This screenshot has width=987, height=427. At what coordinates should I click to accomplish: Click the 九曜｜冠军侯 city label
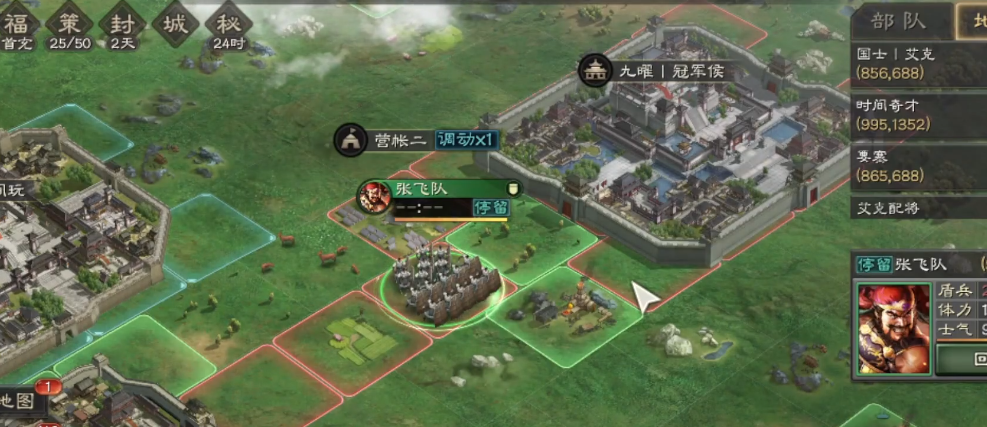coord(670,71)
